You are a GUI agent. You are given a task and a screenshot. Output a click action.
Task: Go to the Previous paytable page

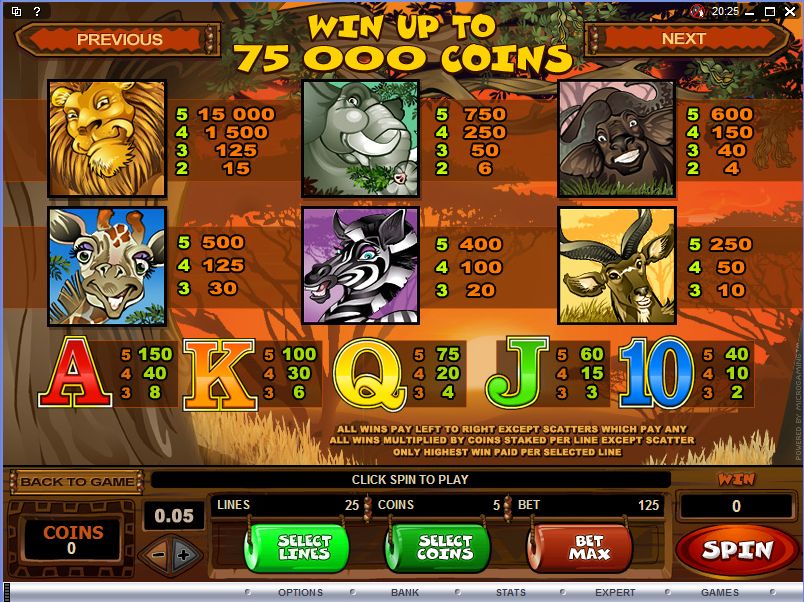coord(119,39)
